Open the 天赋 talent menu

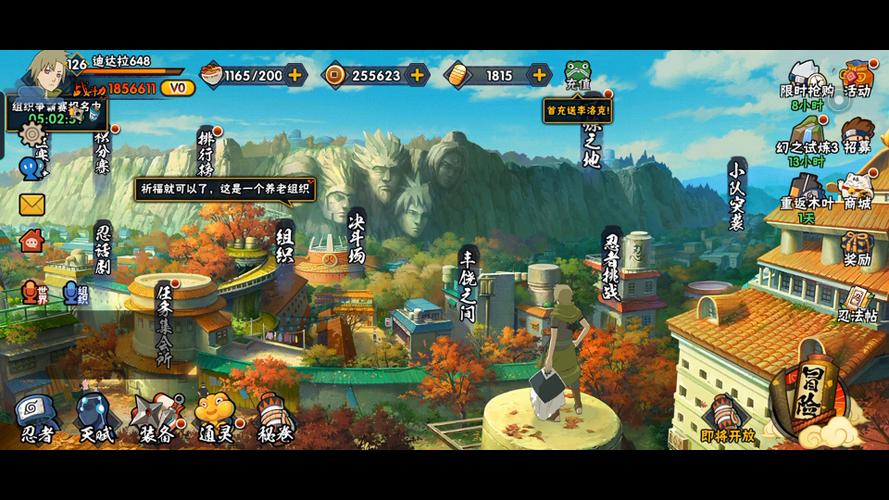[97, 418]
